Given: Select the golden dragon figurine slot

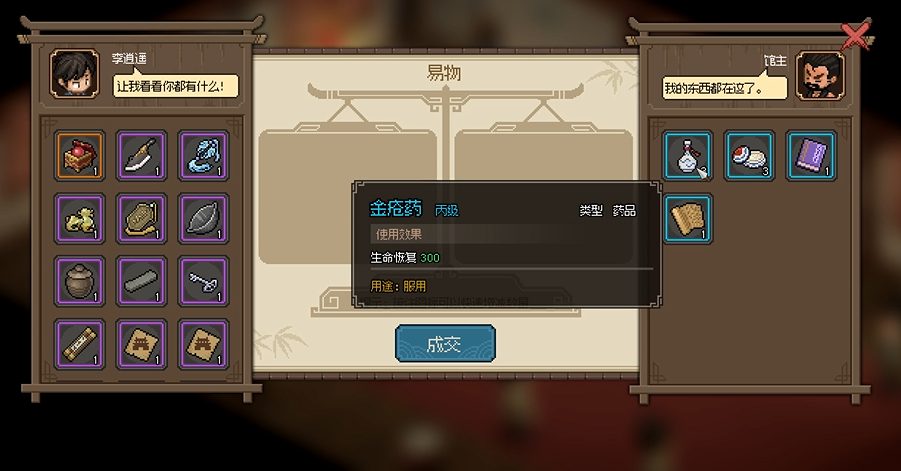Looking at the screenshot, I should pos(79,218).
